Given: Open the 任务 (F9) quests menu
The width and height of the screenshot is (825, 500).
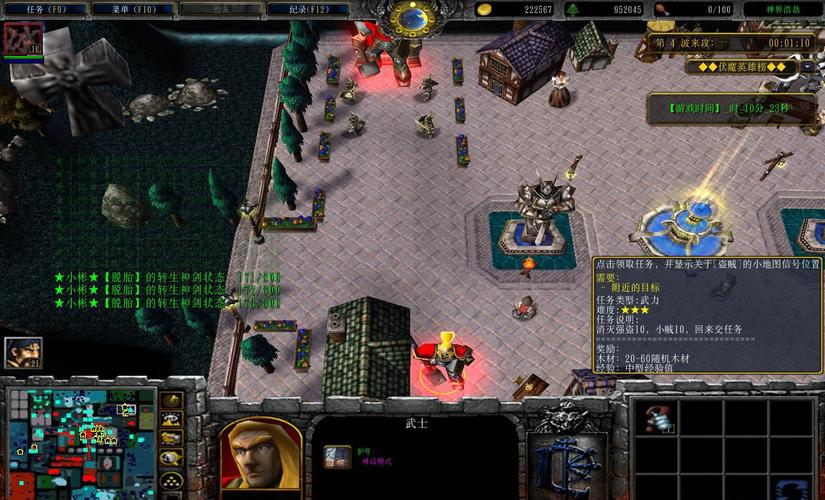Looking at the screenshot, I should (41, 9).
